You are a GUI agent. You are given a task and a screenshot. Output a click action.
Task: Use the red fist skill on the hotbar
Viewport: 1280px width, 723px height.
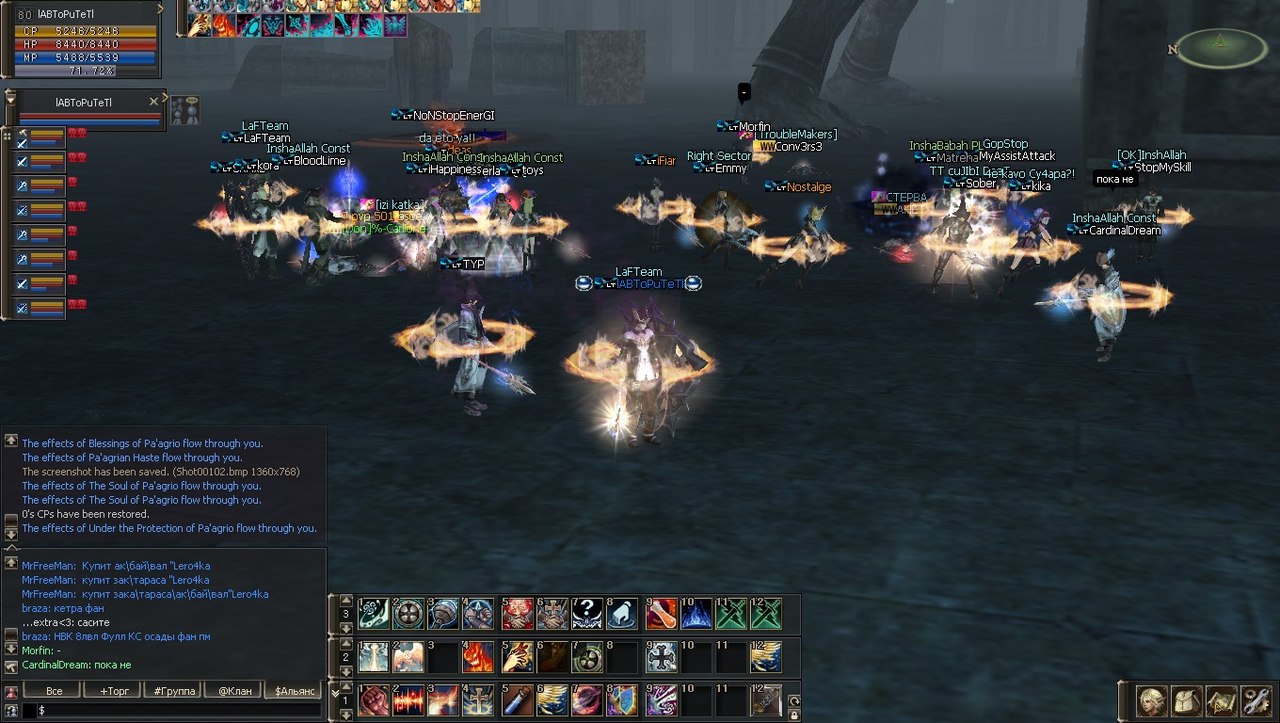[373, 700]
